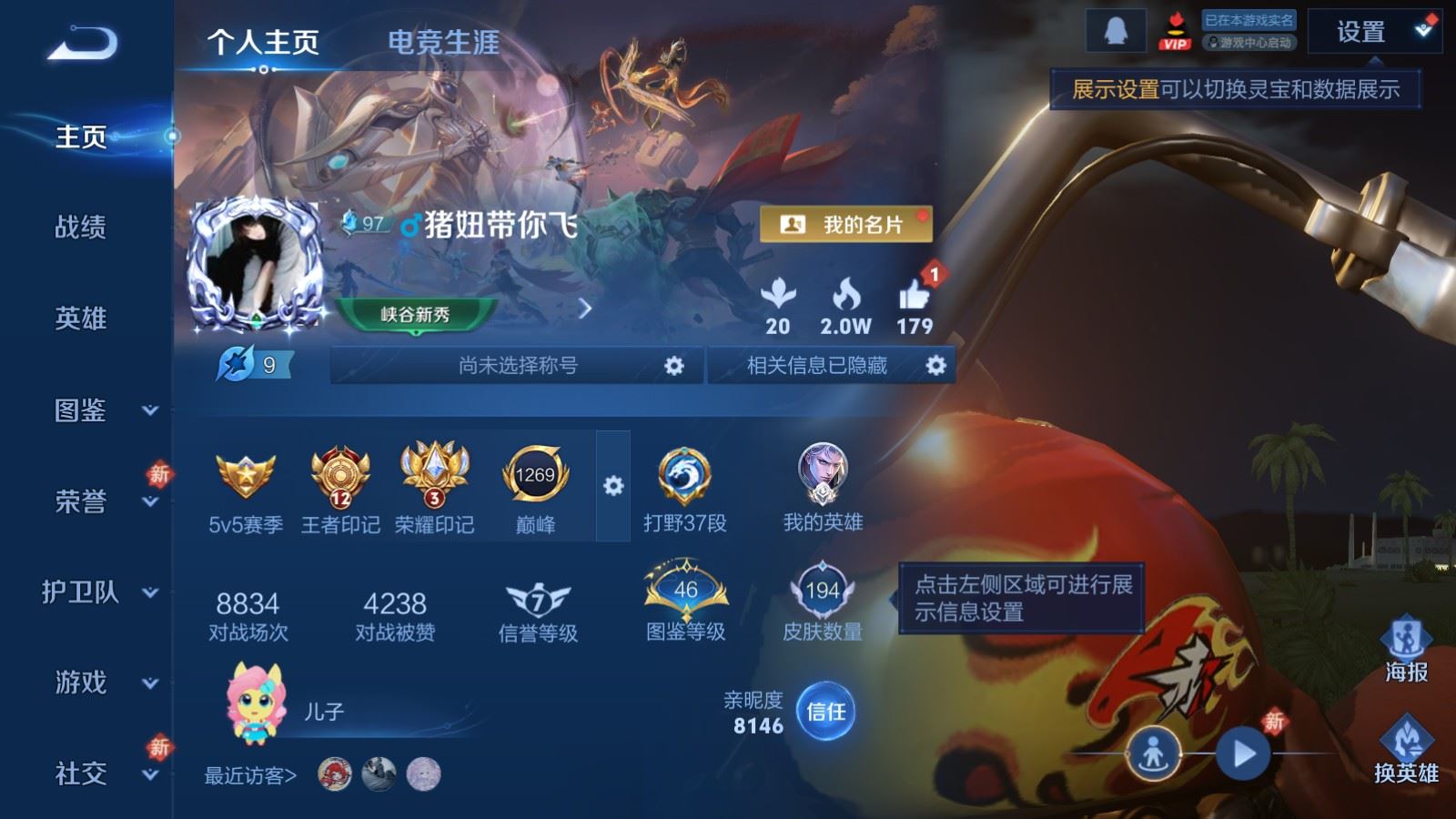
Task: Expand the 社交 sidebar section
Action: [80, 775]
